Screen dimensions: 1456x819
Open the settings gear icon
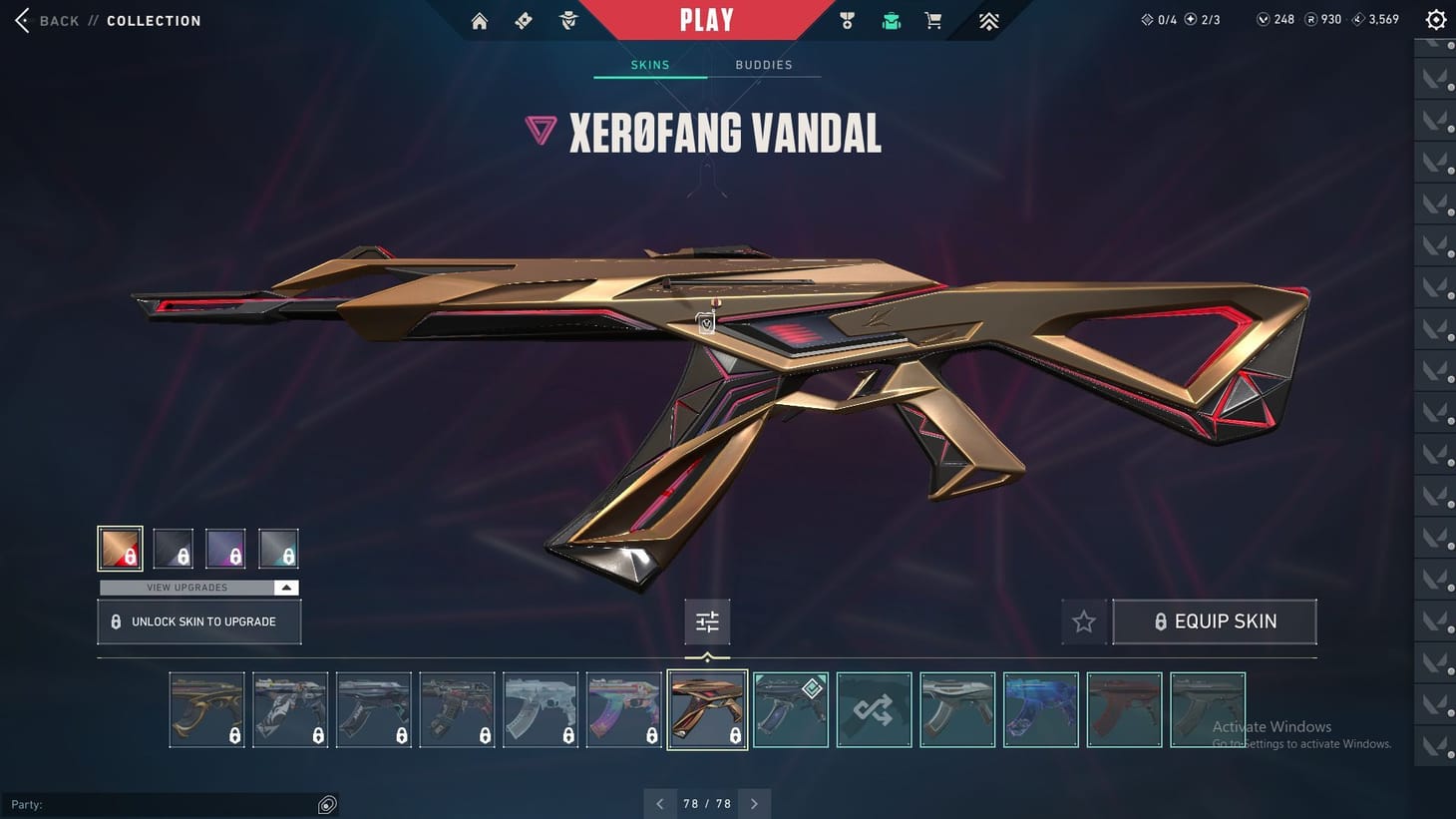click(1435, 19)
